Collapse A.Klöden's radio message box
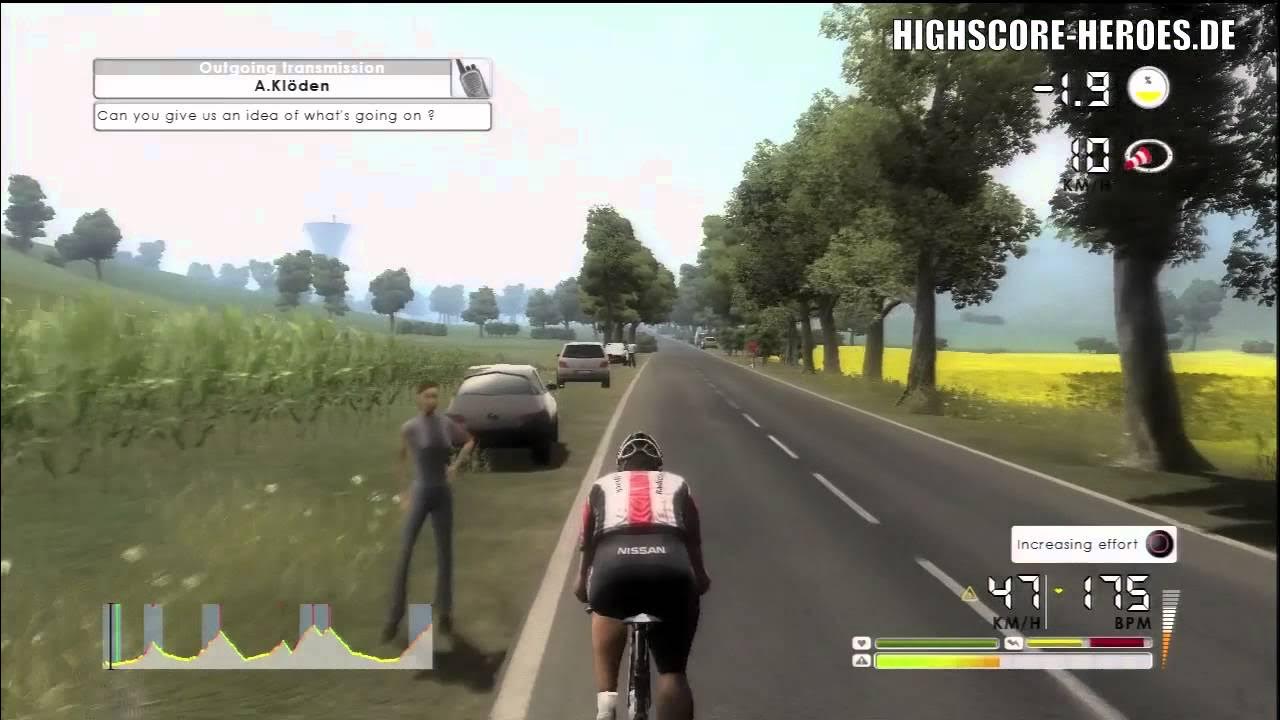Viewport: 1280px width, 720px height. pos(290,116)
